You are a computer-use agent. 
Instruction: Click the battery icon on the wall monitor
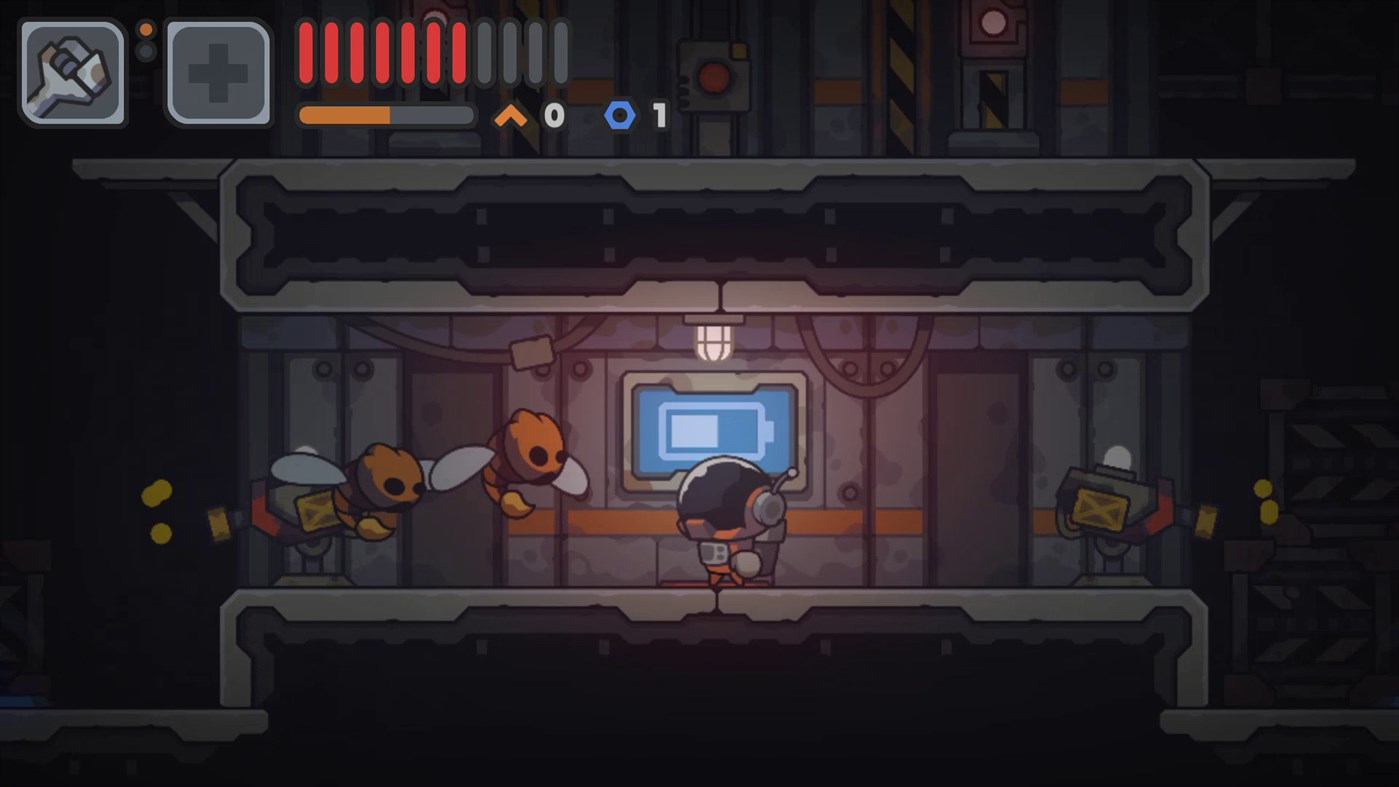[x=711, y=430]
